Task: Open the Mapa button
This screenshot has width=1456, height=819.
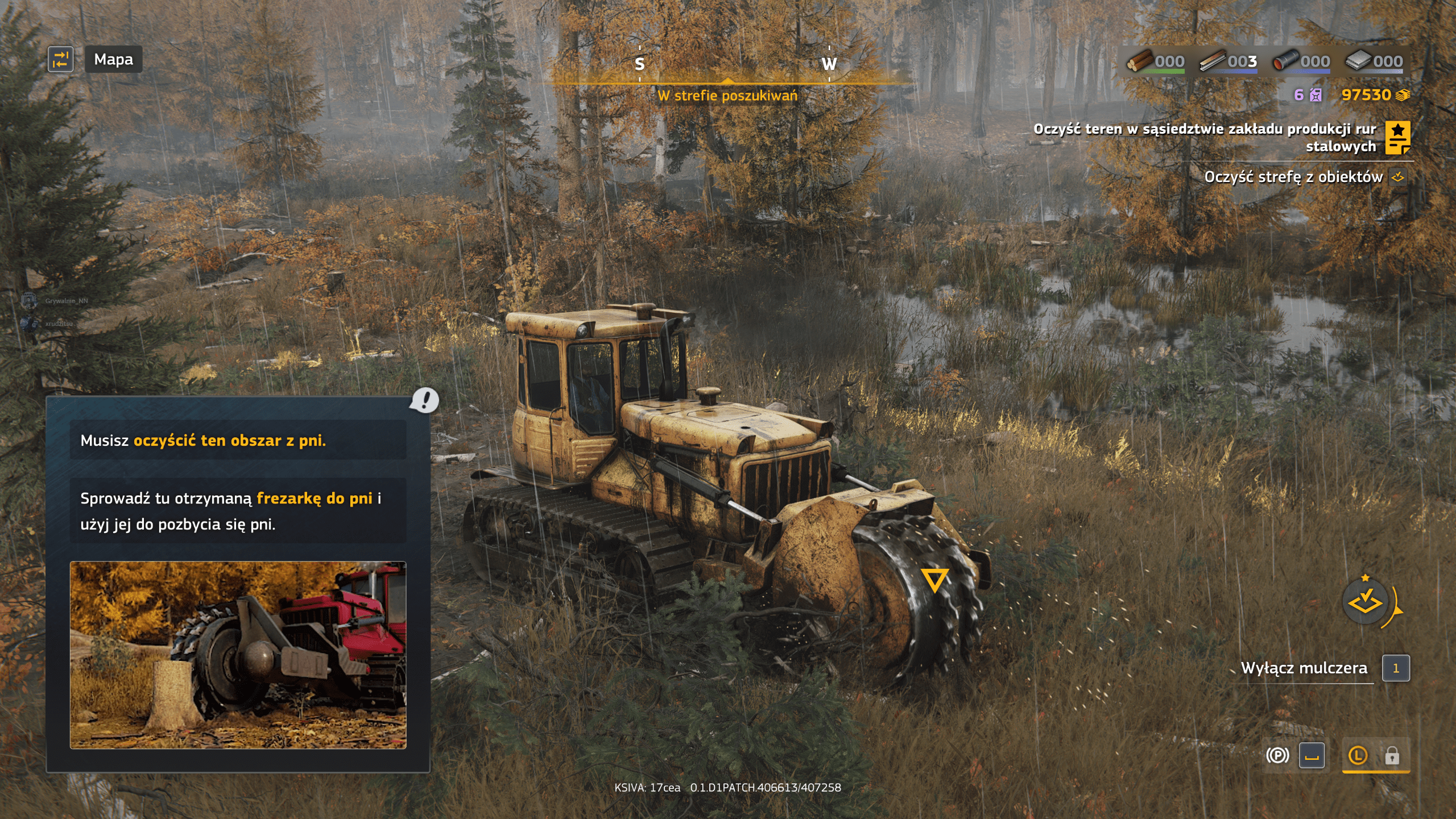Action: (x=113, y=59)
